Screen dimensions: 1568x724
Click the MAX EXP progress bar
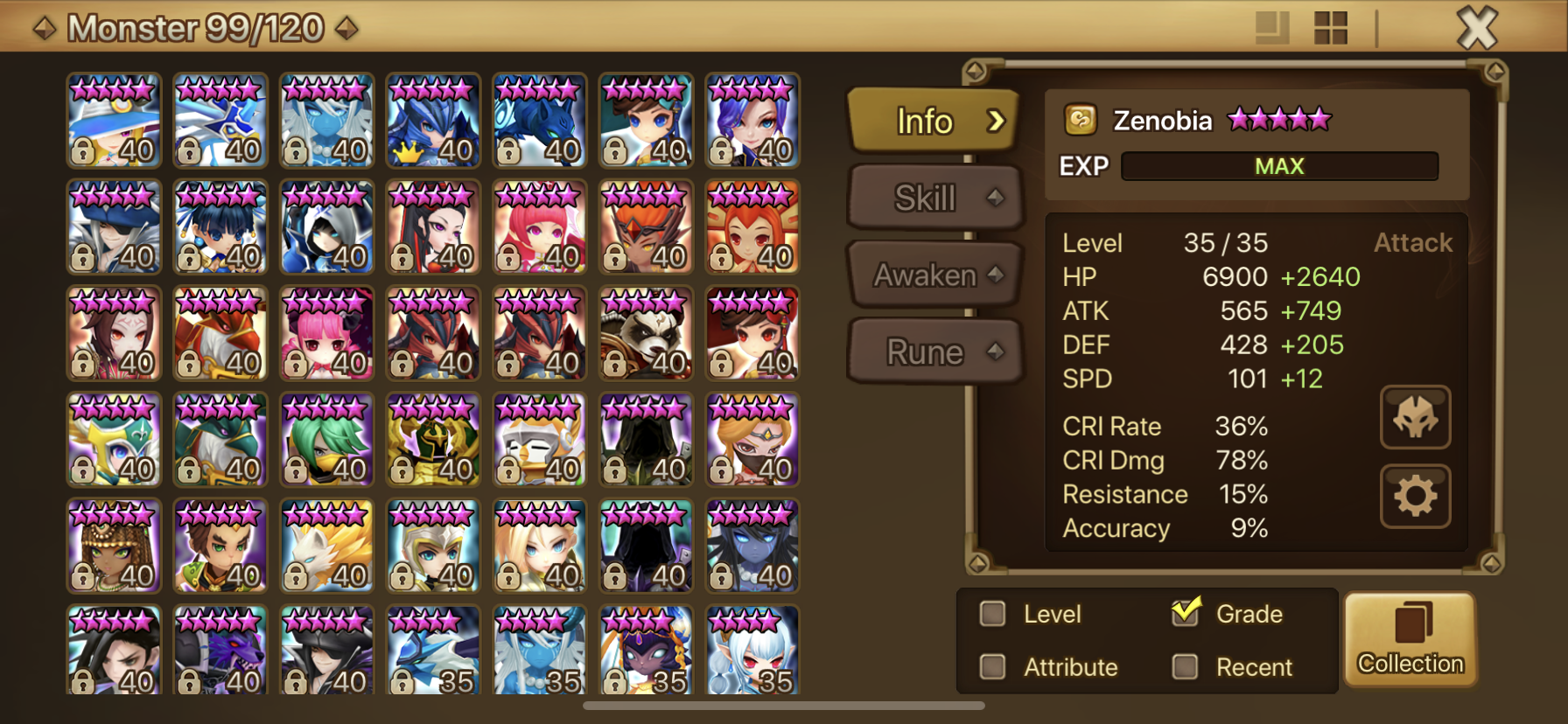(x=1279, y=165)
